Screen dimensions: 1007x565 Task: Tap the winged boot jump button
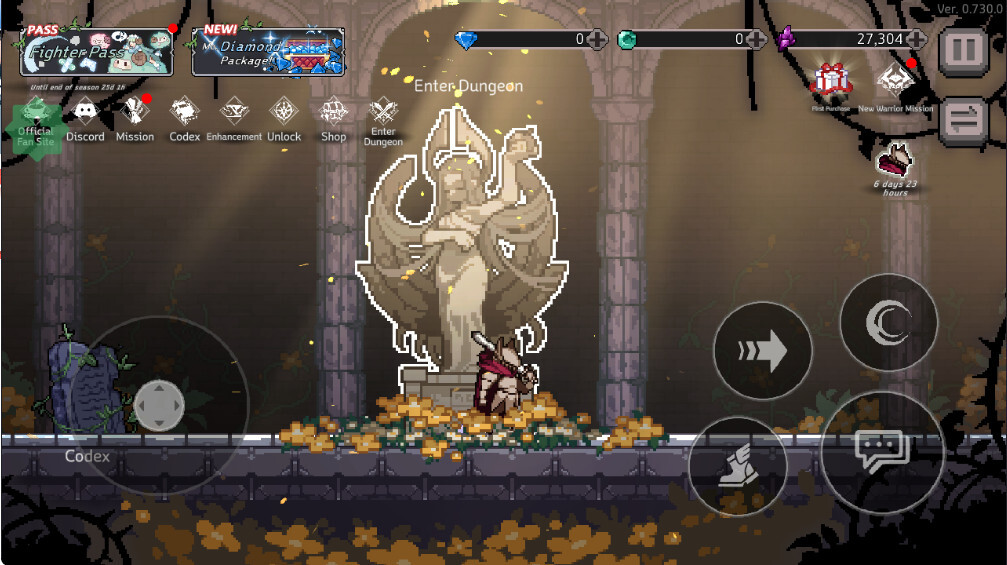coord(738,467)
